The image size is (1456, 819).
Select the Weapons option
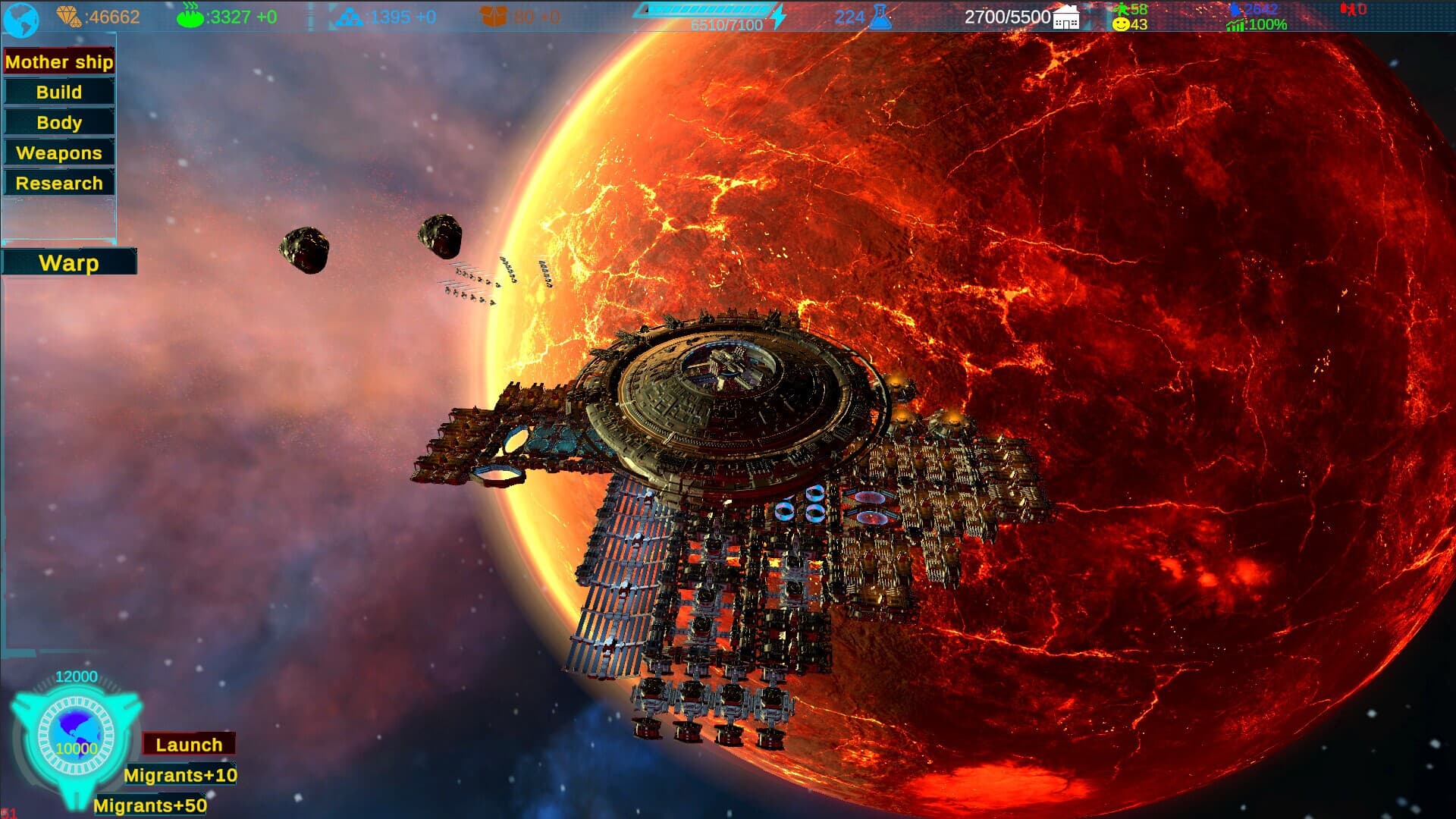[58, 152]
